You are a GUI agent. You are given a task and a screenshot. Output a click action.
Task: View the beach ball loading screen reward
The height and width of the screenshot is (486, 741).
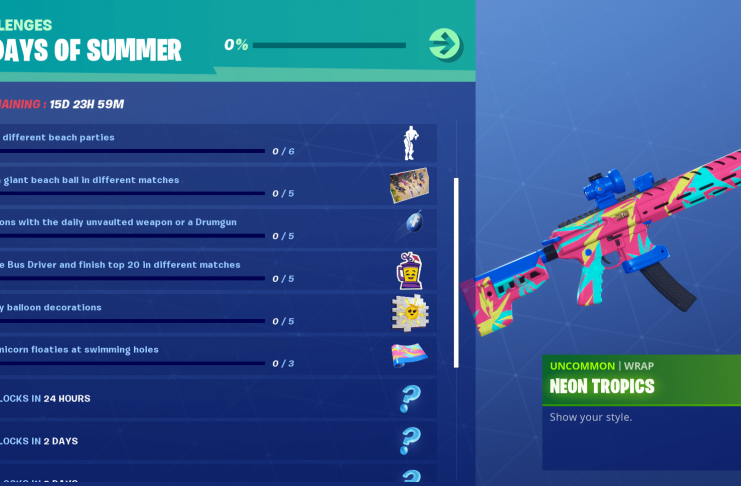(409, 185)
